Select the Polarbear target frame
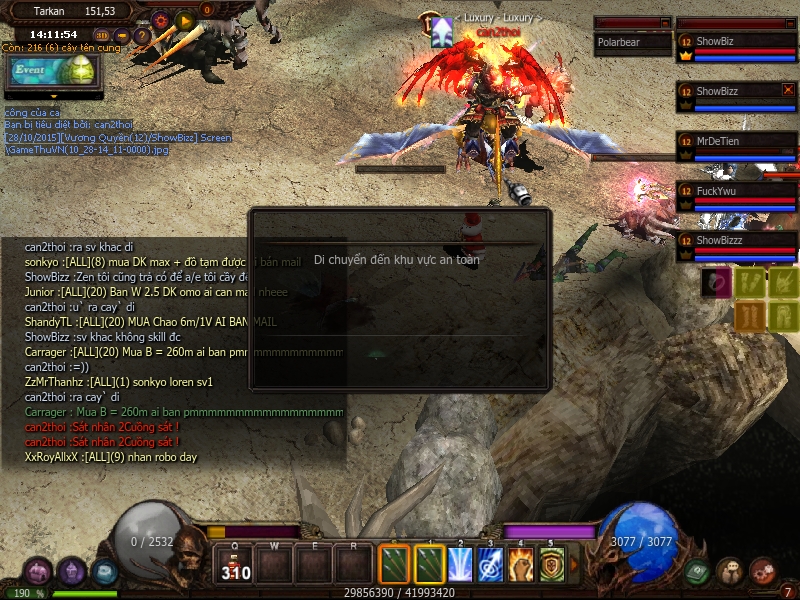The width and height of the screenshot is (800, 600). point(632,42)
